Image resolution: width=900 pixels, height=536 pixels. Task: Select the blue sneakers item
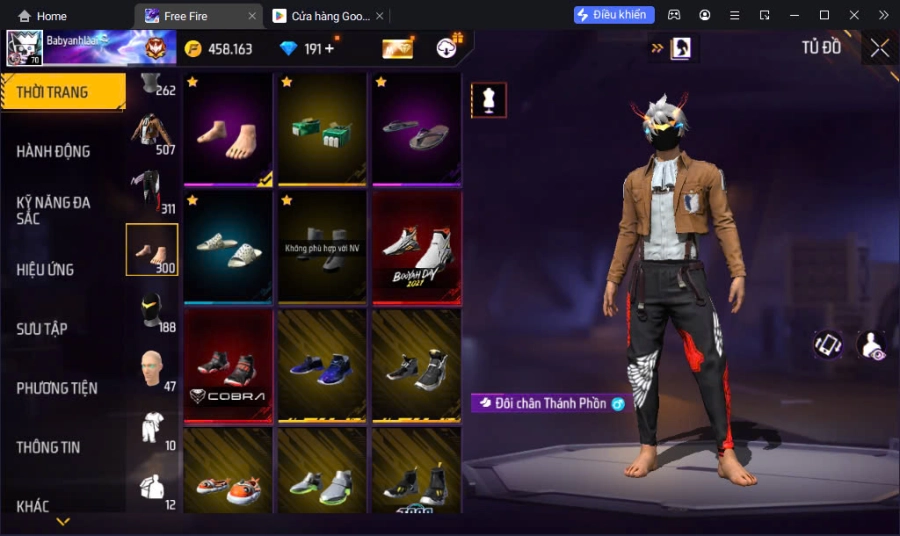(x=322, y=365)
